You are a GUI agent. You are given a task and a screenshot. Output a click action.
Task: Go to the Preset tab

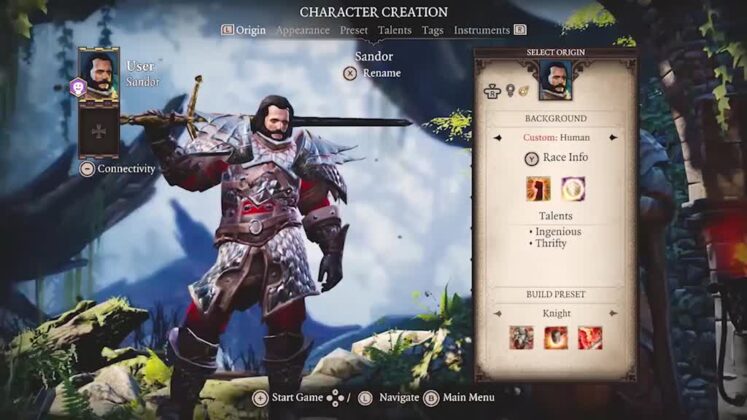tap(354, 30)
